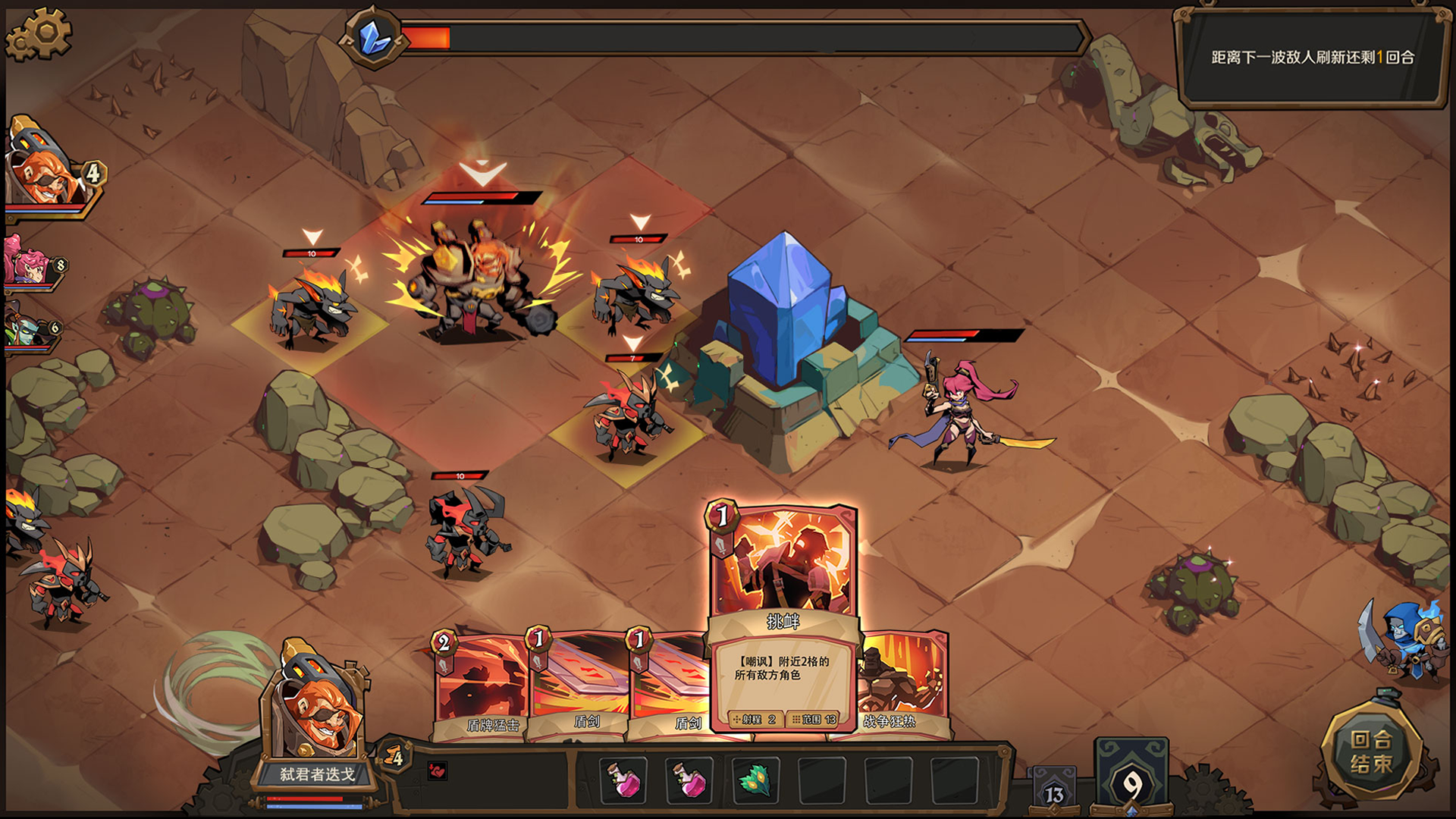
Task: Open the settings gear menu
Action: (39, 34)
